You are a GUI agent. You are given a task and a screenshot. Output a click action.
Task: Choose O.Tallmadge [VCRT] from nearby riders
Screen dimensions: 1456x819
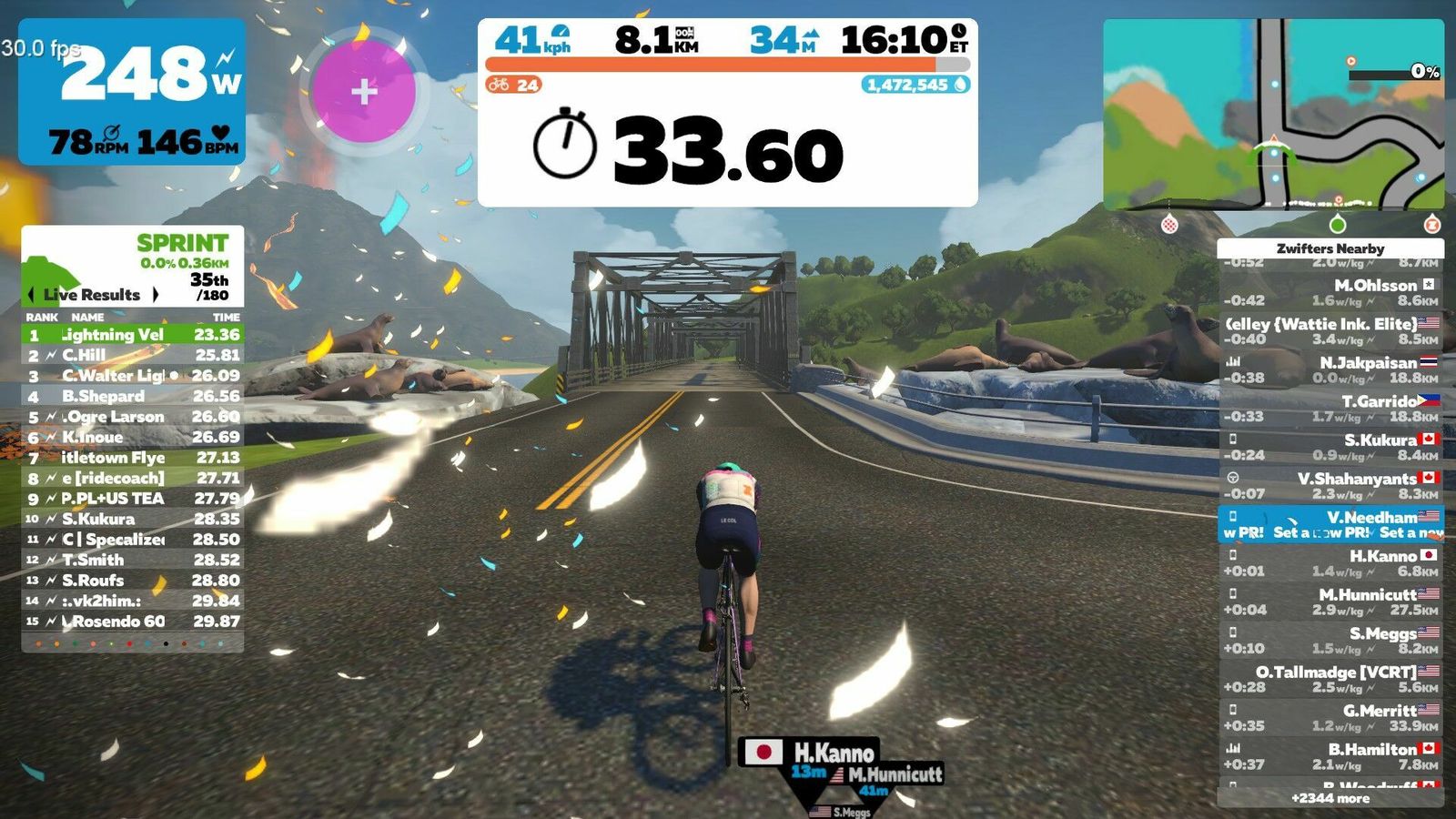click(1330, 679)
